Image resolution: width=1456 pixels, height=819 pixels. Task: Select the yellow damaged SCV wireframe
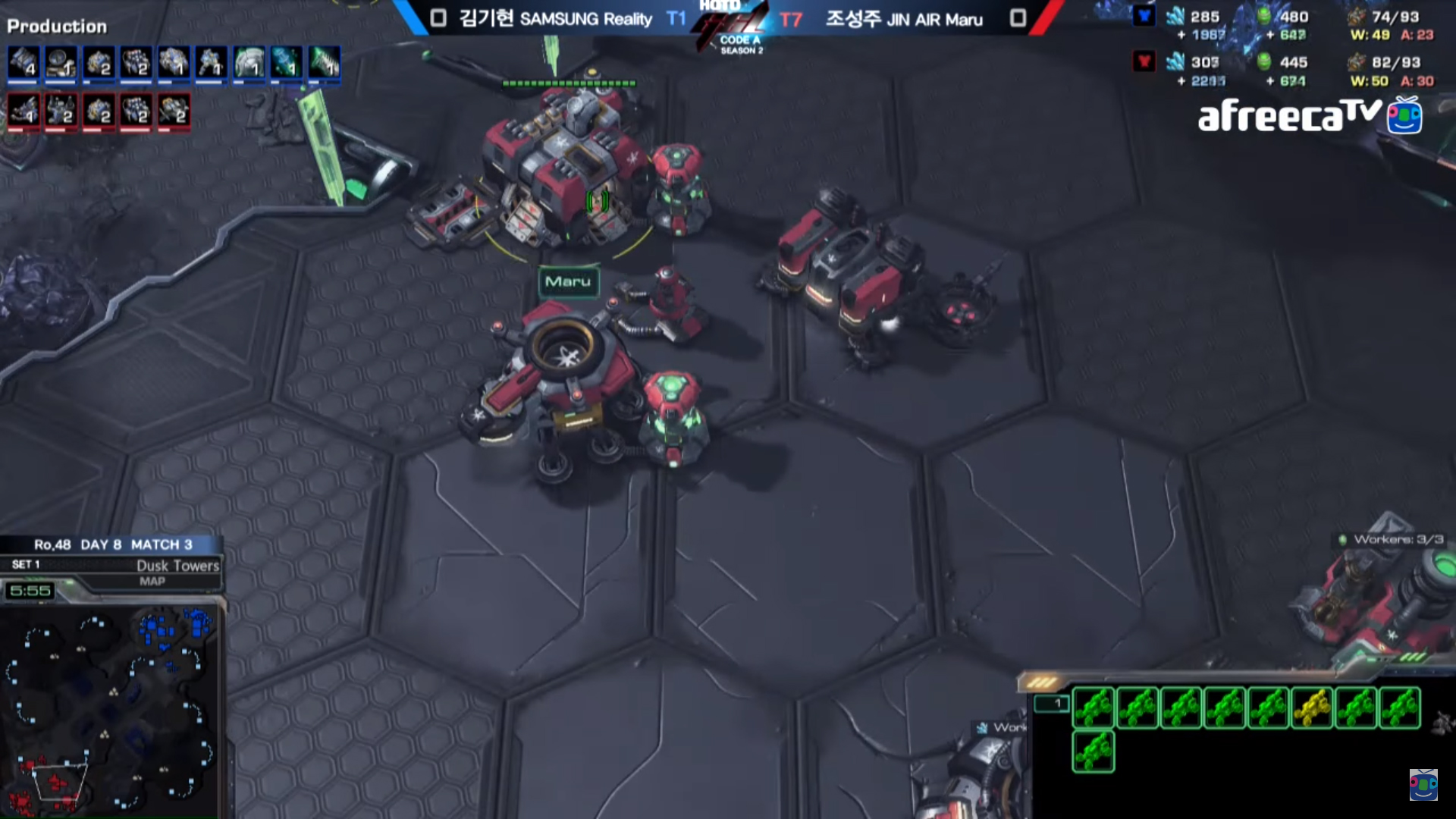[x=1312, y=708]
